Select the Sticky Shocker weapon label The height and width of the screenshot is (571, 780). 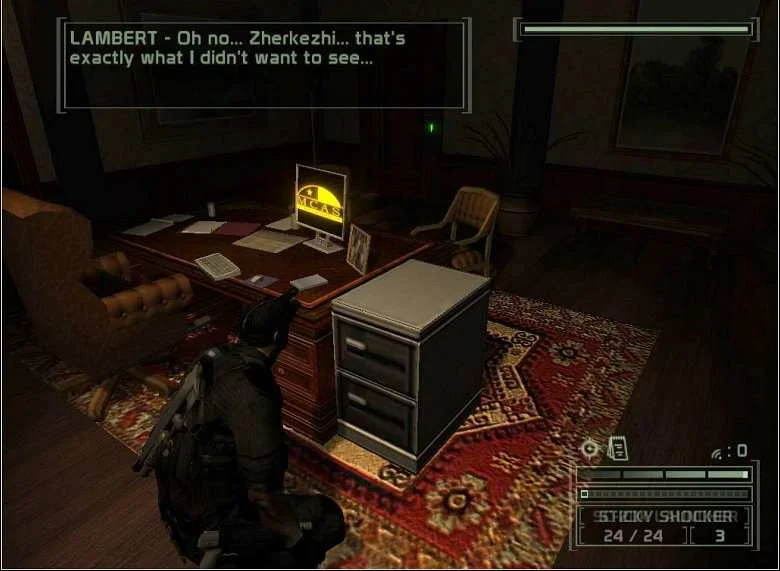coord(664,517)
